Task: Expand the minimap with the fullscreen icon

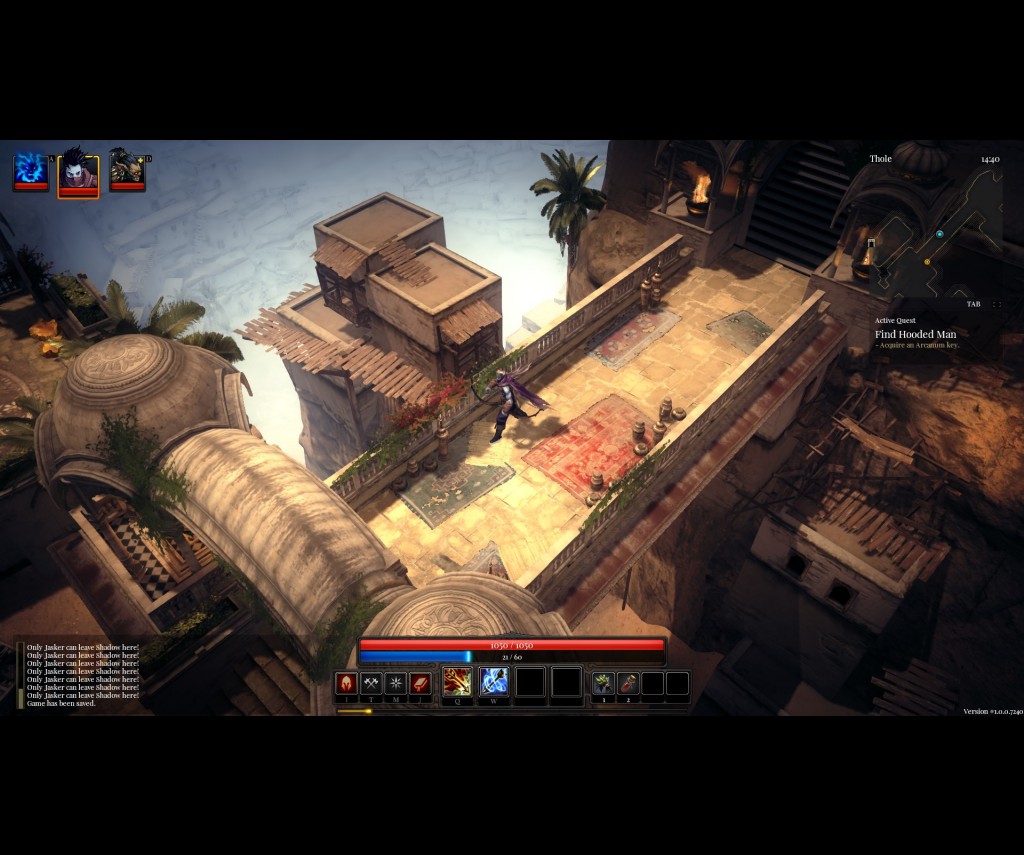Action: pos(996,304)
